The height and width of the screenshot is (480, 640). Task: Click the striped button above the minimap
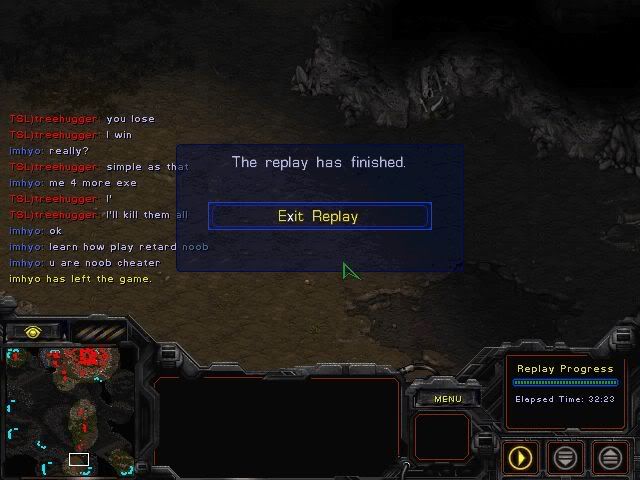coord(100,332)
